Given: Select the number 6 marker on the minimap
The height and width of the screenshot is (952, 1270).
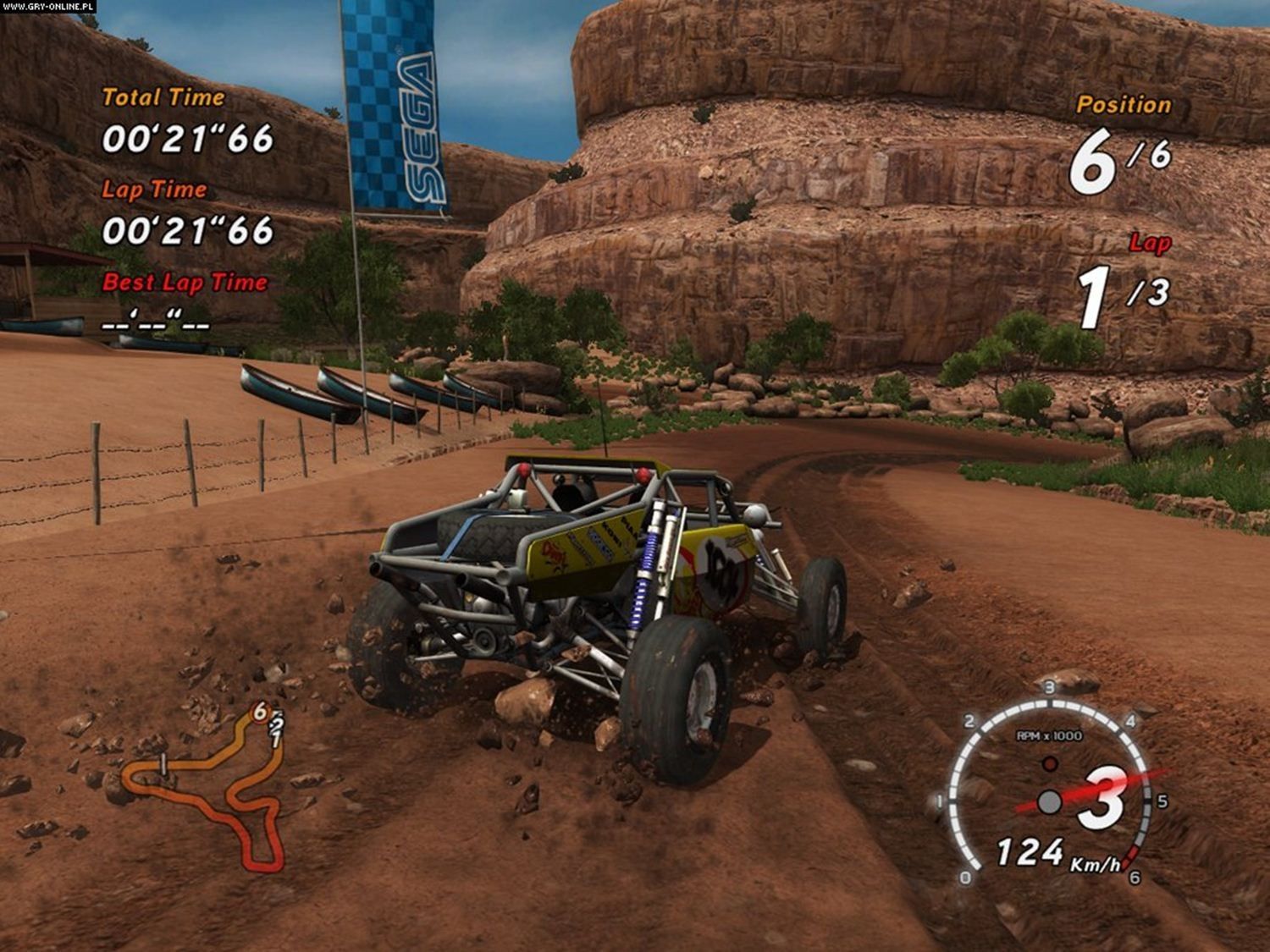Looking at the screenshot, I should click(x=260, y=712).
